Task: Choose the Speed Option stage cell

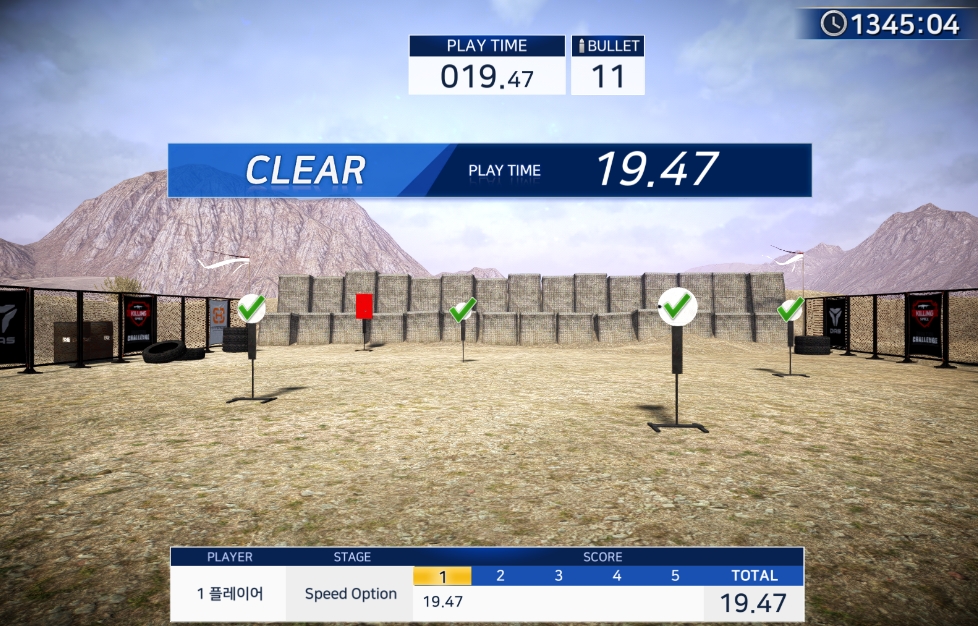Action: point(350,594)
